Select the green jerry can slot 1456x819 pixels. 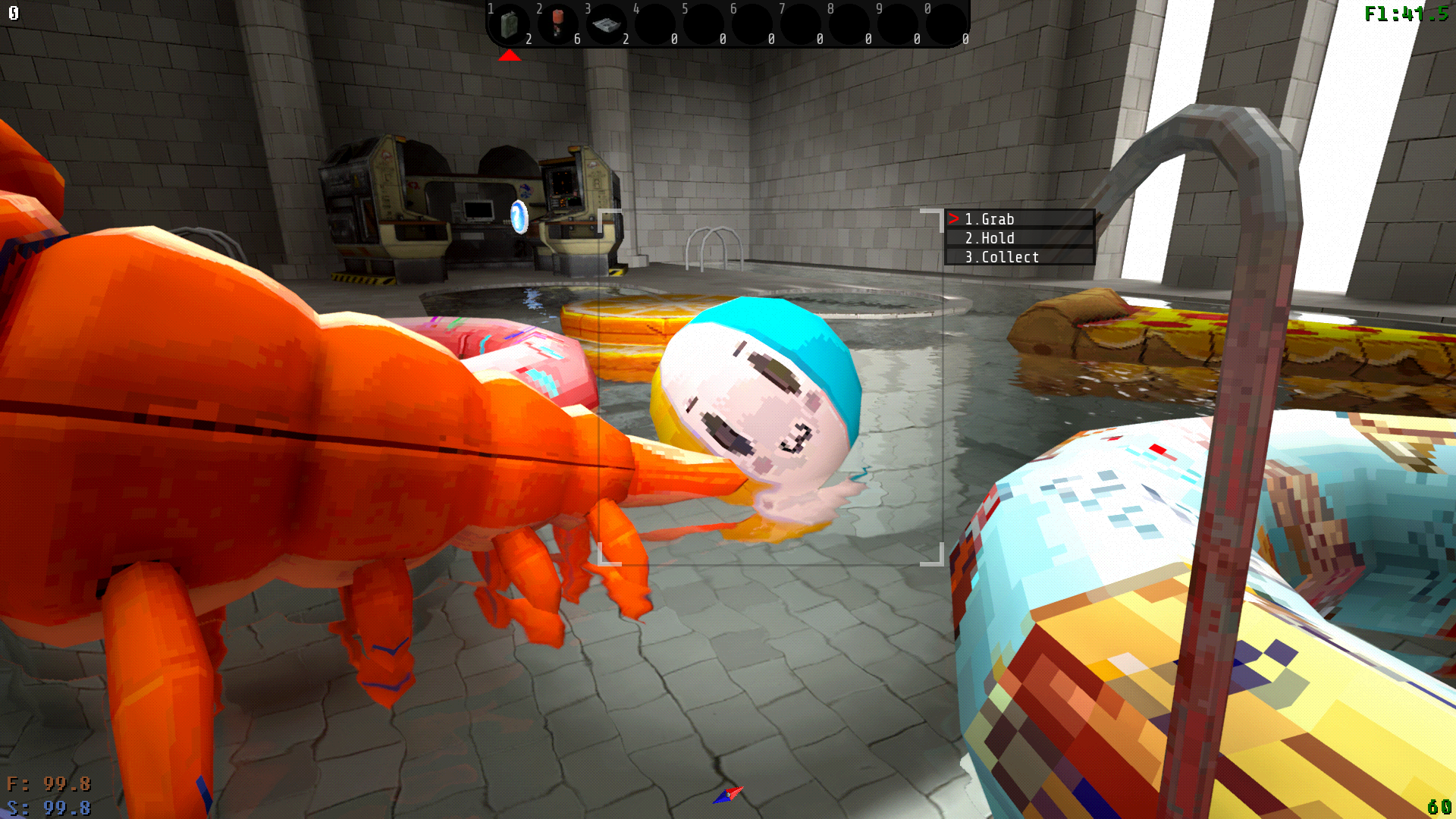(510, 24)
